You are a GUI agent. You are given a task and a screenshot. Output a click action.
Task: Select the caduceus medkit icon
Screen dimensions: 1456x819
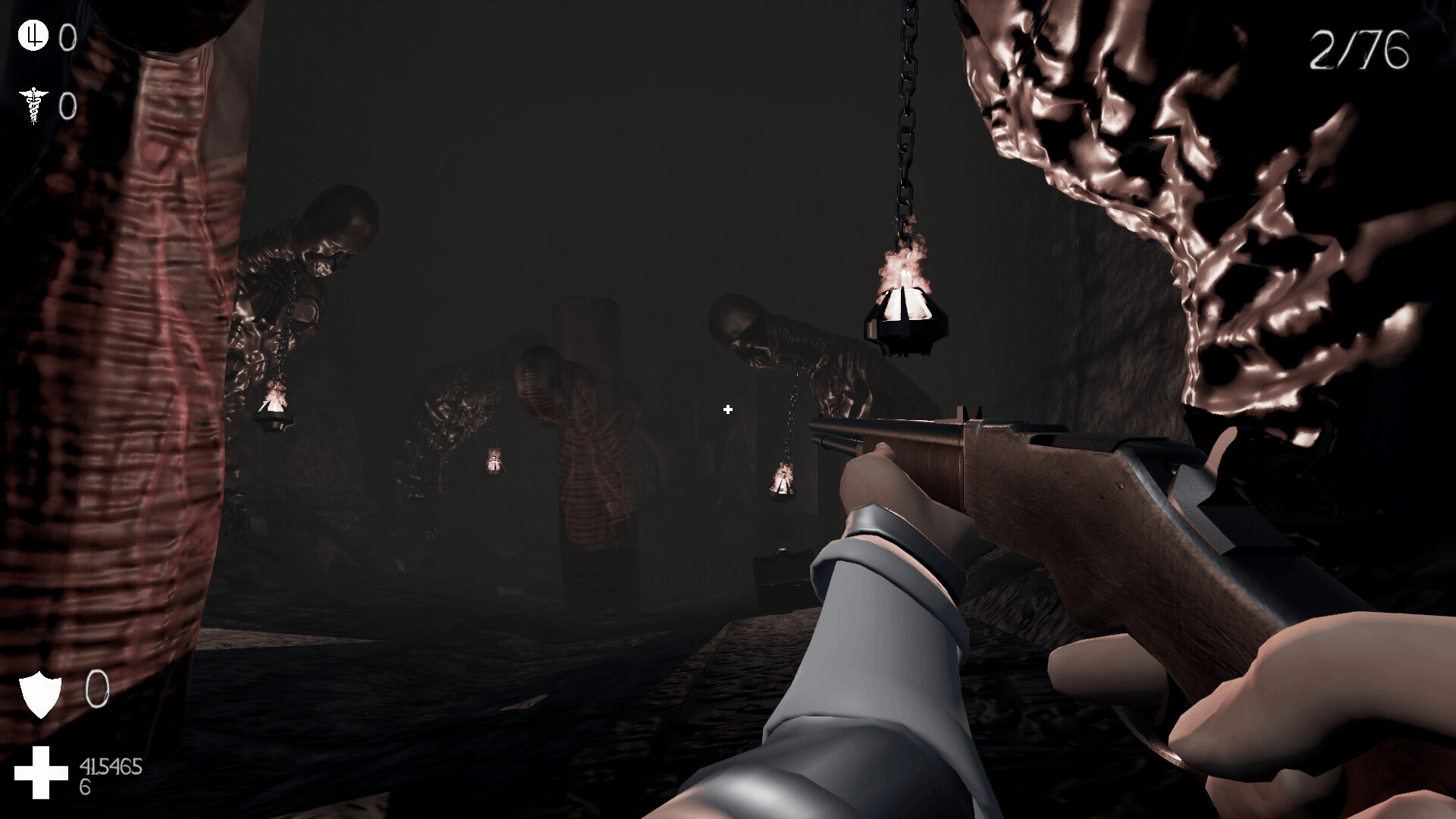pyautogui.click(x=33, y=105)
